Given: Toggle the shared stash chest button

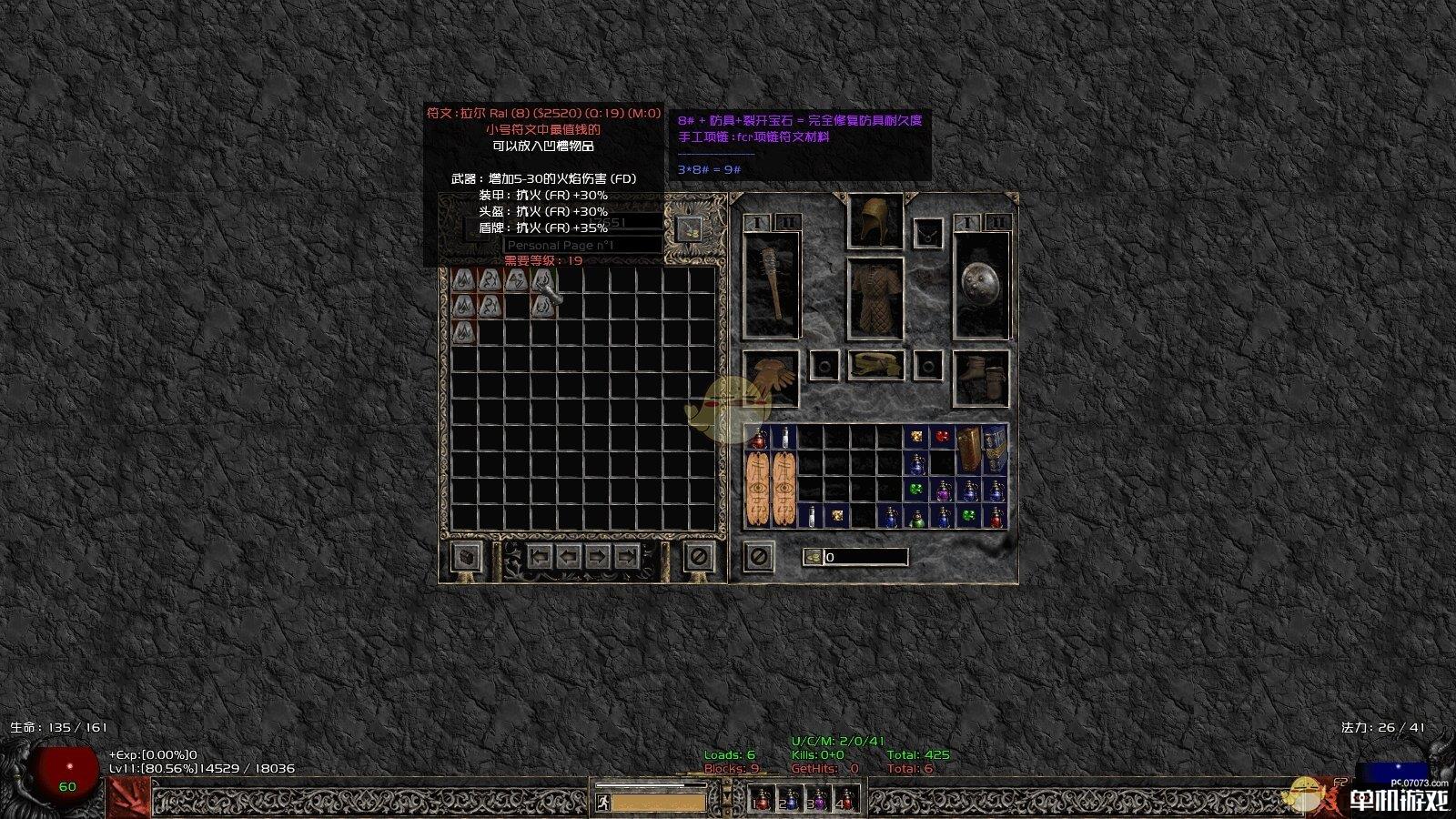Looking at the screenshot, I should pyautogui.click(x=467, y=556).
